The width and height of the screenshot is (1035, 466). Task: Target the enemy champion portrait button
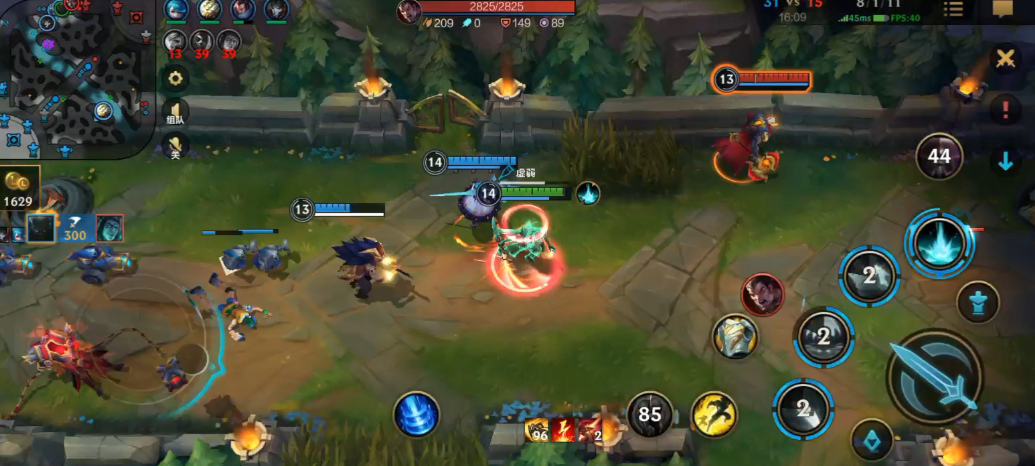pos(763,294)
